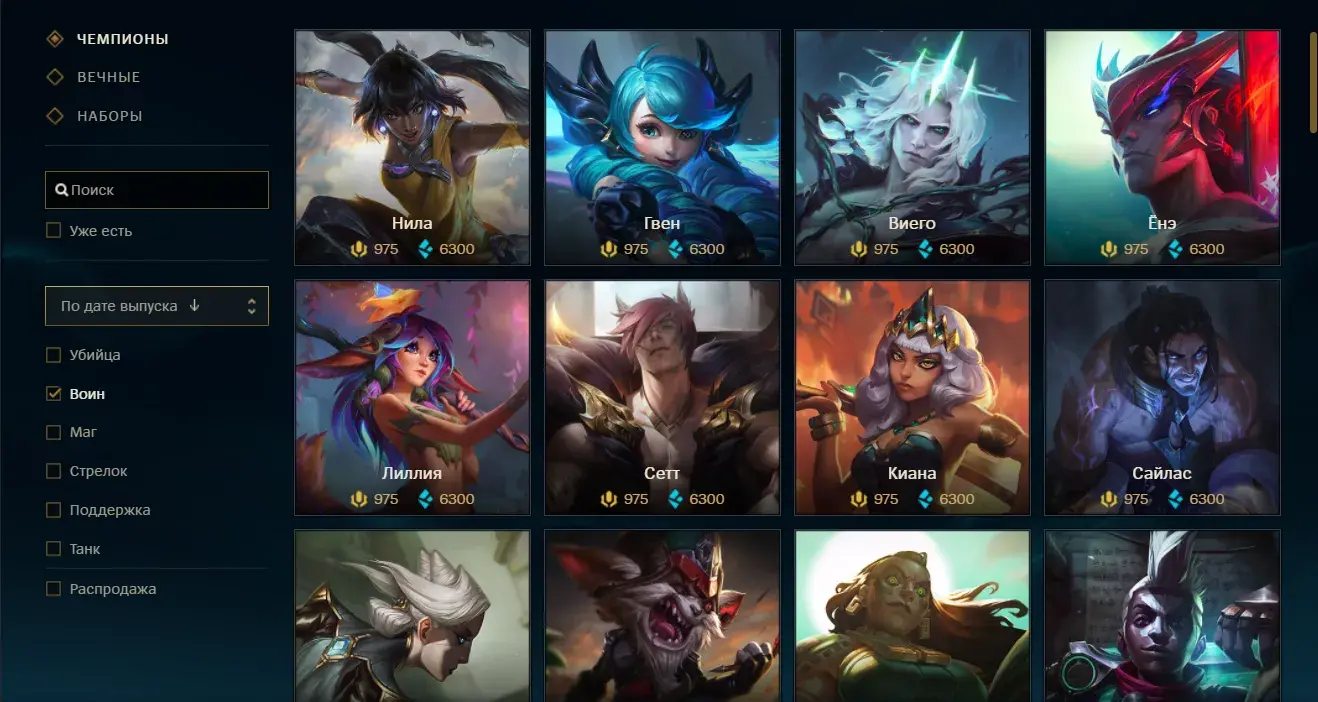Open the Лиллия champion card

pyautogui.click(x=412, y=397)
